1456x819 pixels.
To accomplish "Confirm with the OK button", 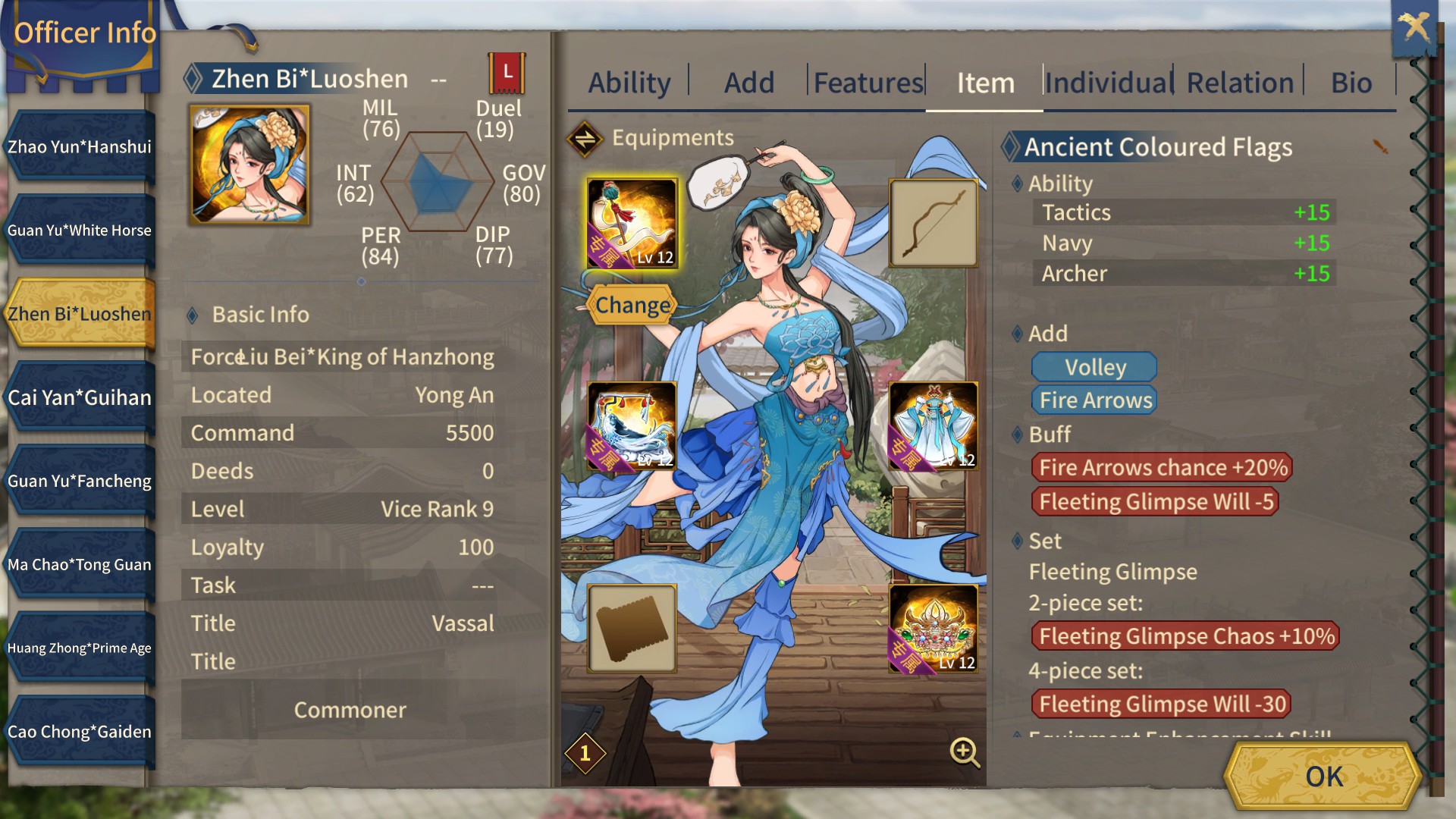I will [1323, 777].
